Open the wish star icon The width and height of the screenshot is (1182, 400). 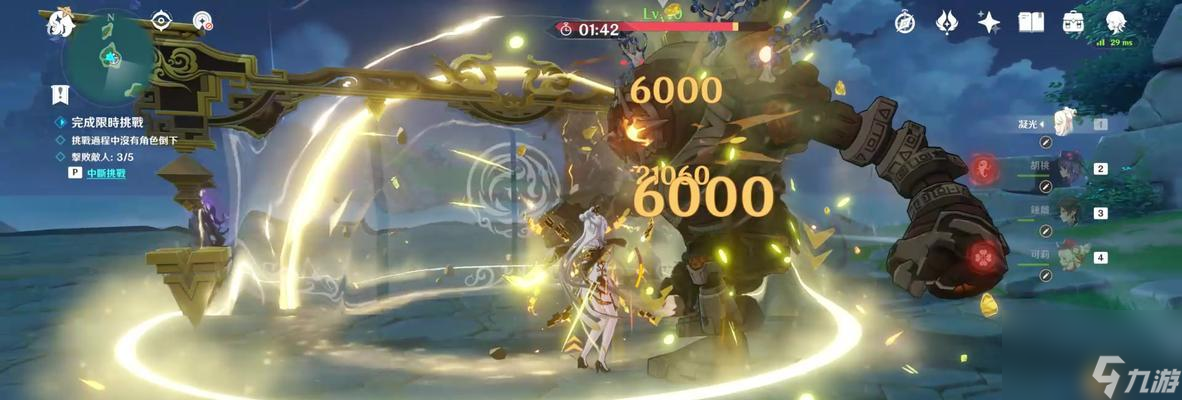(989, 22)
